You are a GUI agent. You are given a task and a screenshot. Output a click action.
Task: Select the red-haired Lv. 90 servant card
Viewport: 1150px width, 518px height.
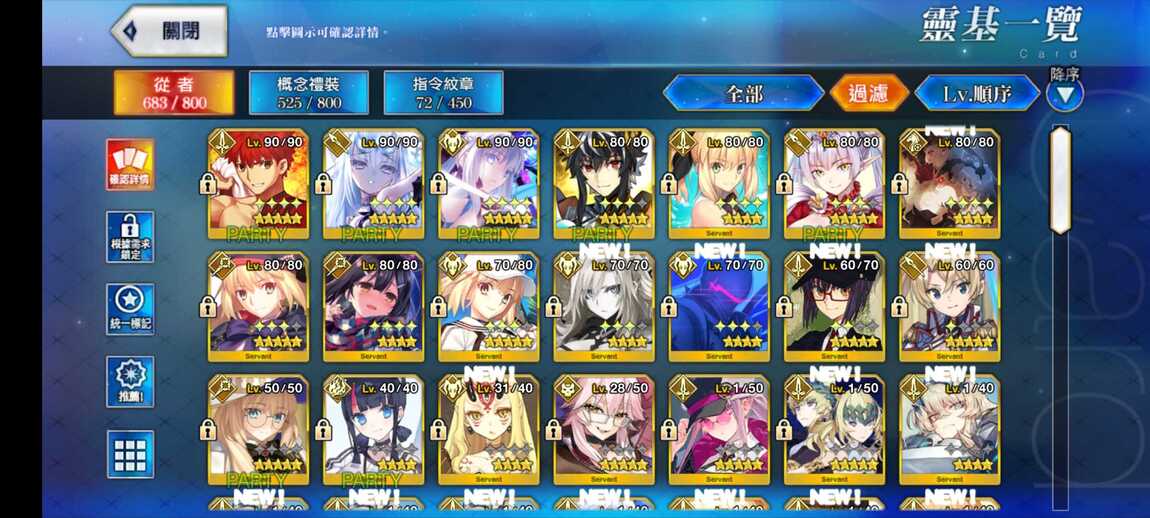tap(258, 184)
